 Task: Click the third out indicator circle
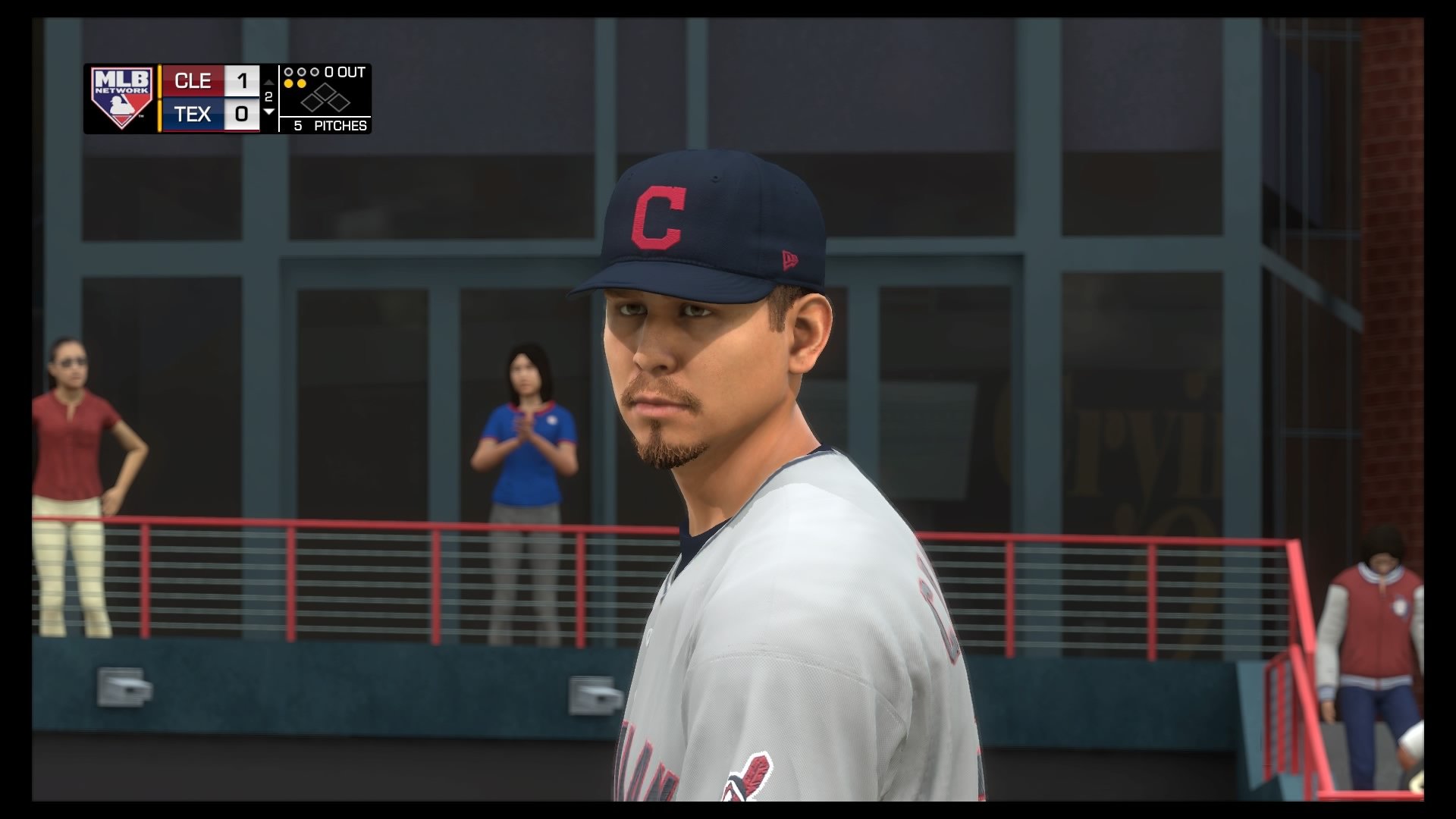[314, 72]
